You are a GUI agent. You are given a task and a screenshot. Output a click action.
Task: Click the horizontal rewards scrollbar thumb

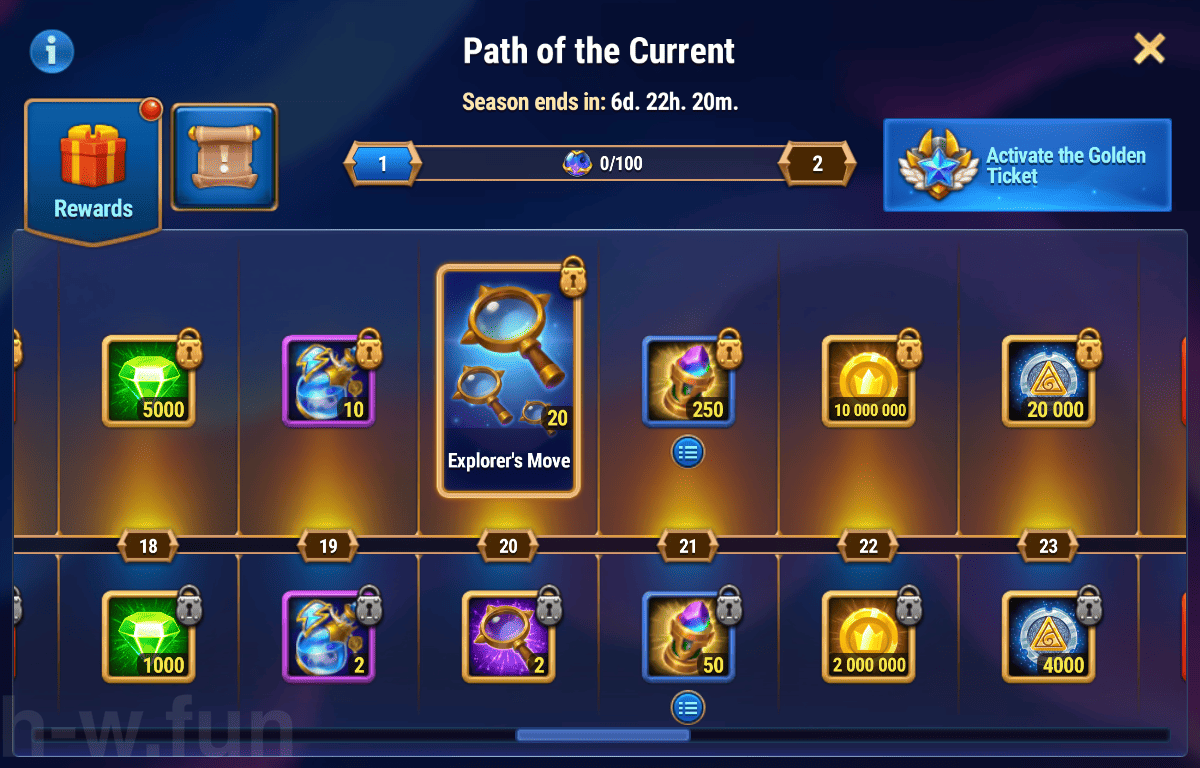[x=603, y=735]
